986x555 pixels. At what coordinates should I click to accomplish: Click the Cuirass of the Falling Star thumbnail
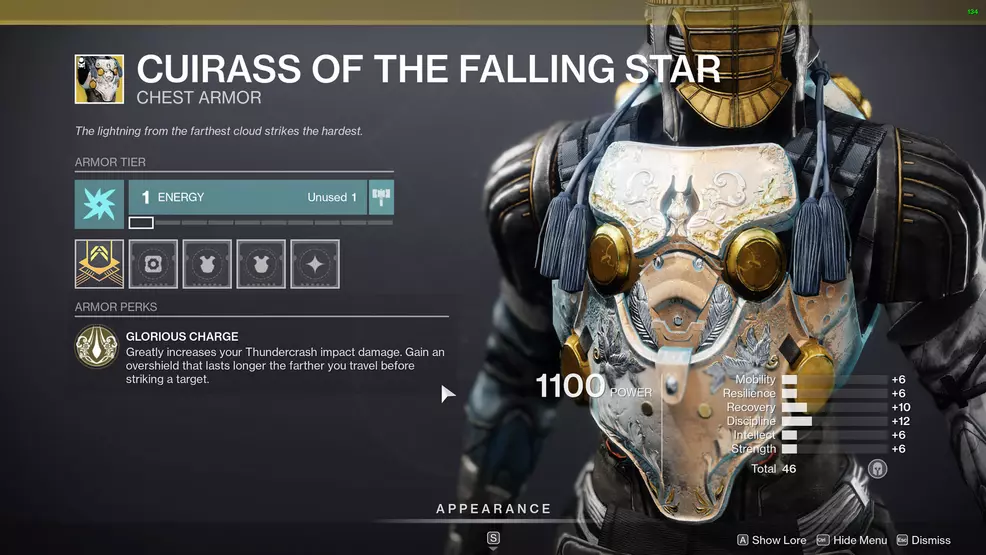pos(99,79)
